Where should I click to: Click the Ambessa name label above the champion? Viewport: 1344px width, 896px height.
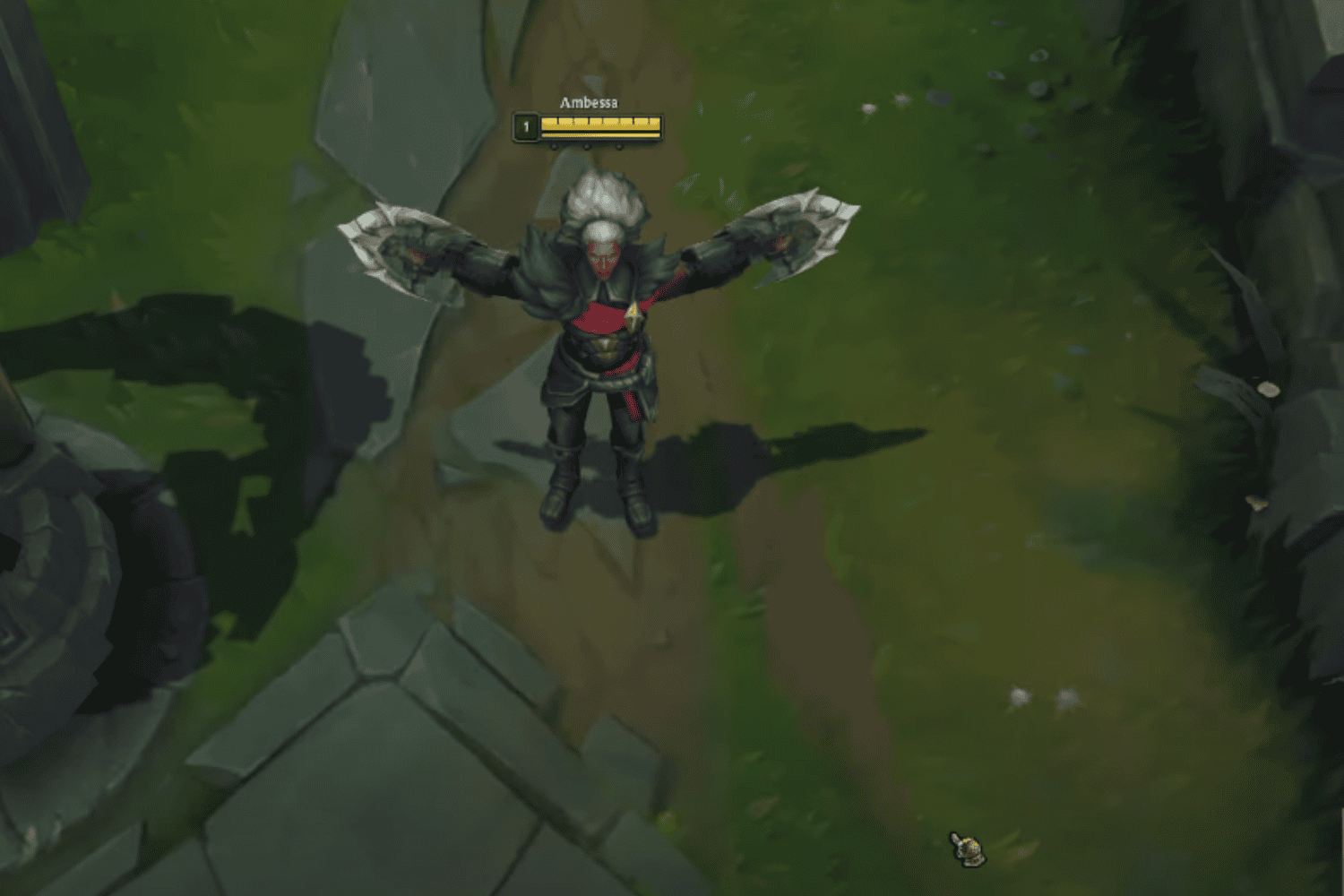point(589,102)
